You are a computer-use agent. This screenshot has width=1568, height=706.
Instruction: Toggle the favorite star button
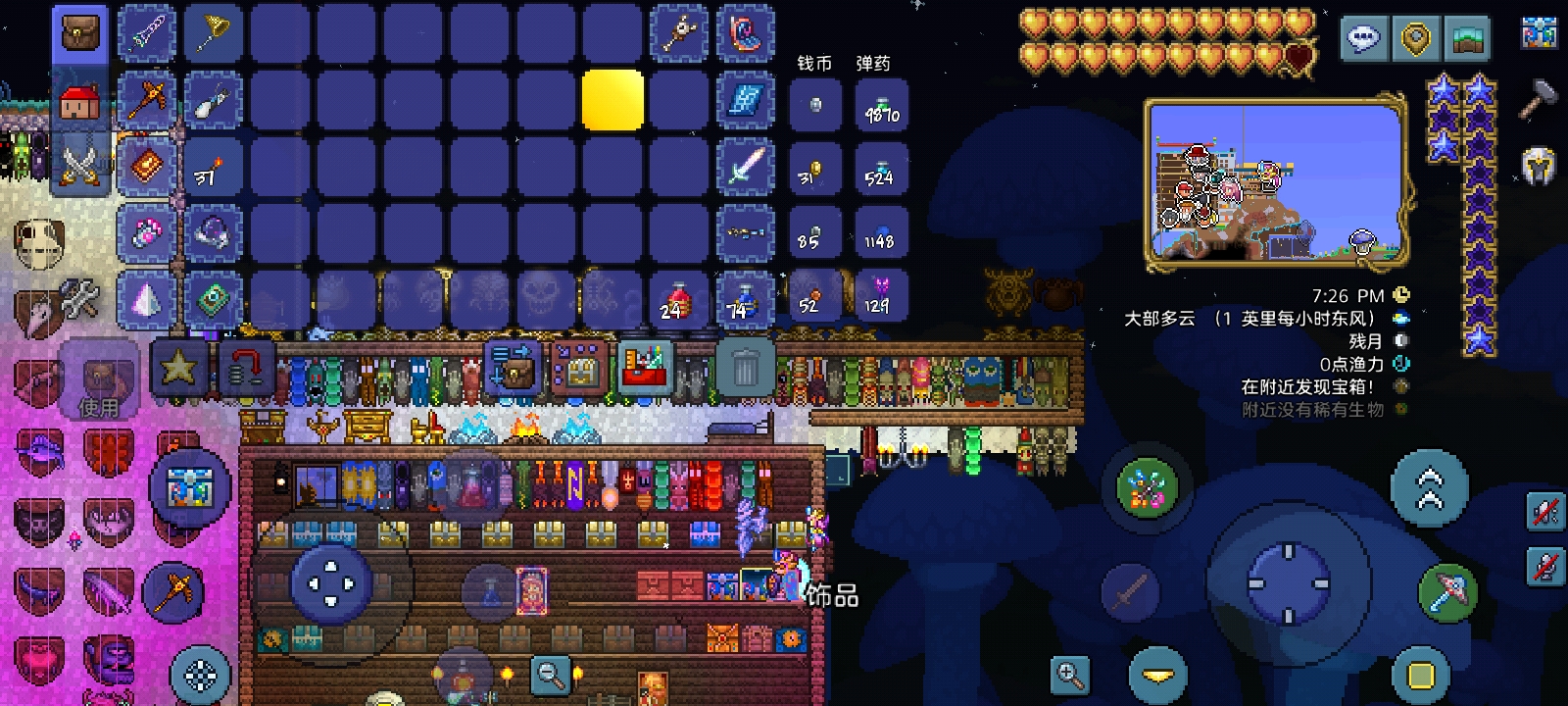coord(178,368)
